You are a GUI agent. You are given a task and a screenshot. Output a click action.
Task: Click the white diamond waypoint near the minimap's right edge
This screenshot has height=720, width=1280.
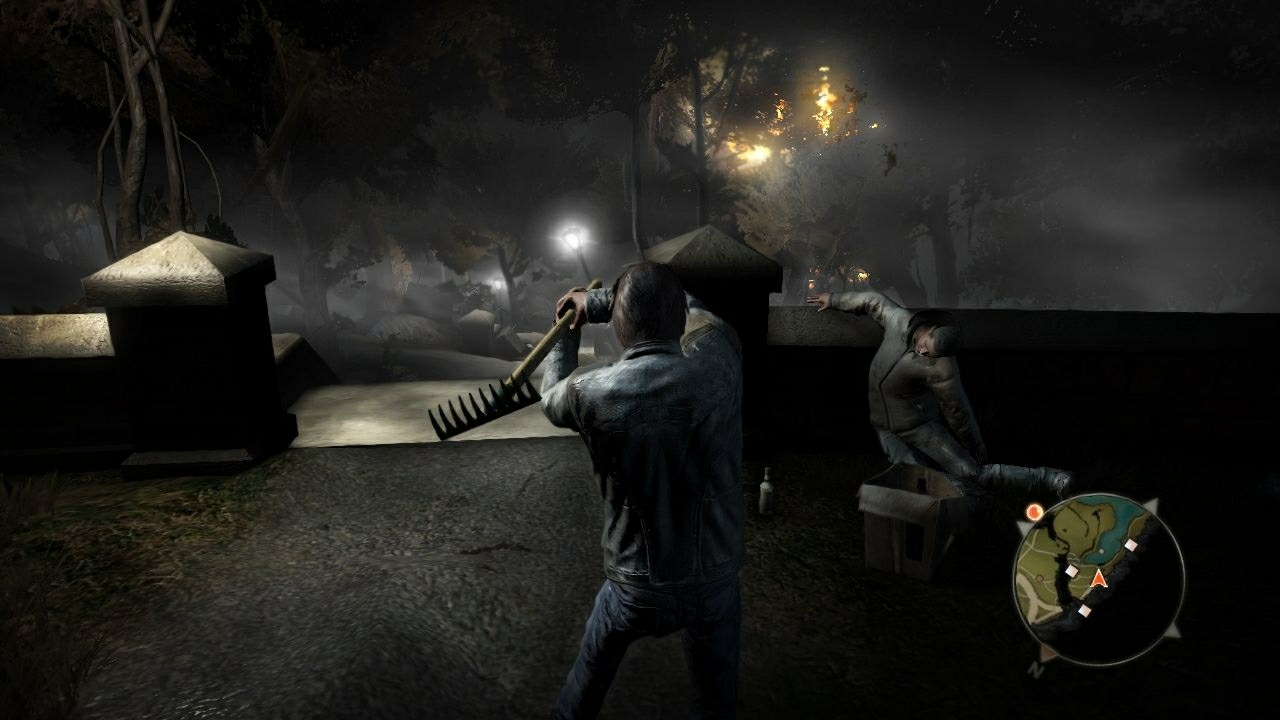coord(1130,544)
